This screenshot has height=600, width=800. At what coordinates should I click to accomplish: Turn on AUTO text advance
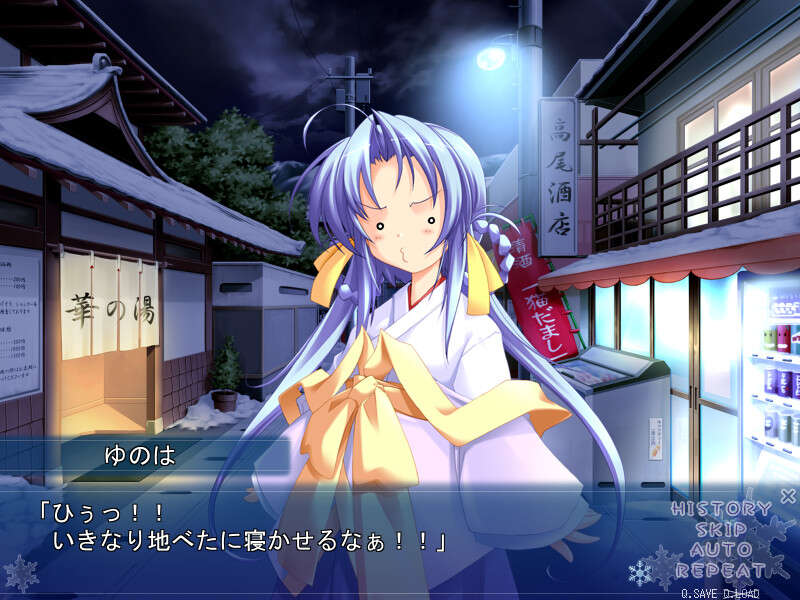(720, 550)
